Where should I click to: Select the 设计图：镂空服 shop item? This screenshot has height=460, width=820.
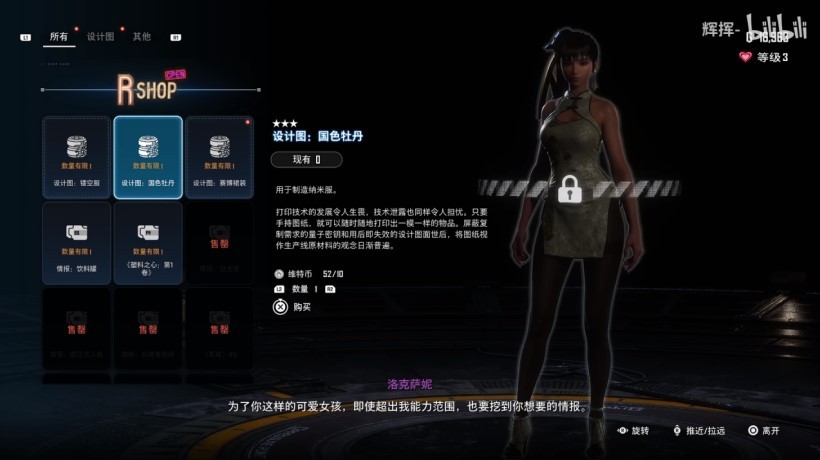[x=77, y=155]
